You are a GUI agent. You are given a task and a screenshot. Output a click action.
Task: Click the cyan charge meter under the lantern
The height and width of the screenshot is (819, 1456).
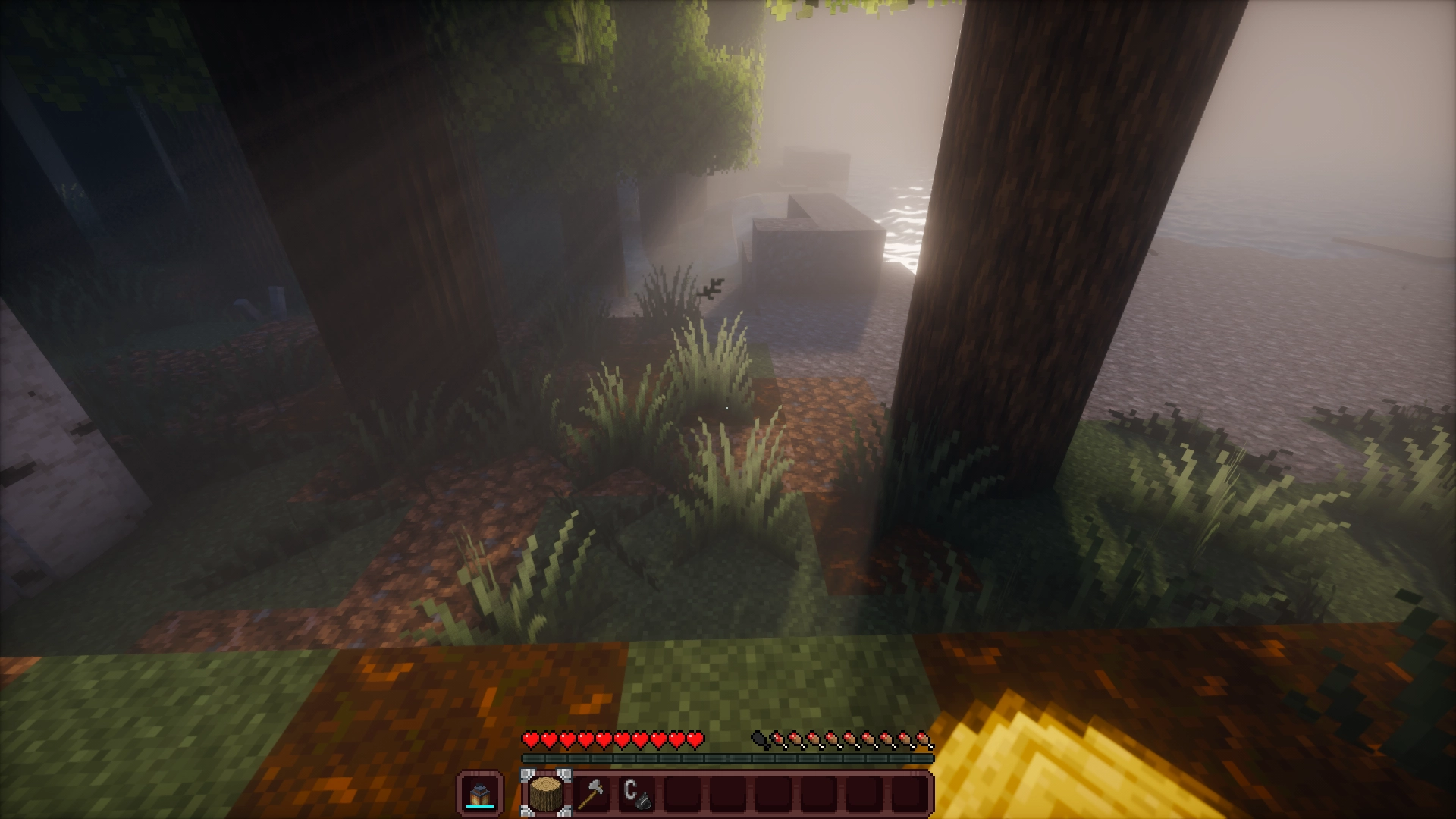[x=480, y=806]
